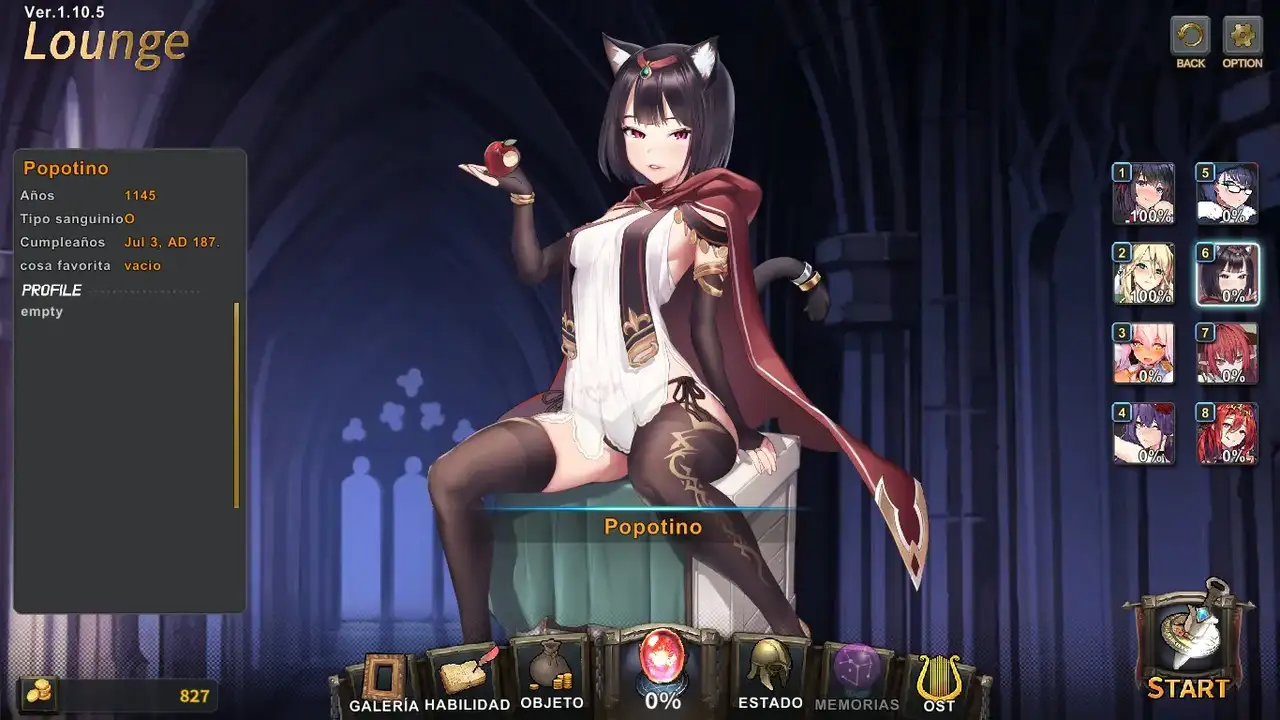Open the Objeto coin bag menu
The image size is (1280, 720).
point(551,673)
